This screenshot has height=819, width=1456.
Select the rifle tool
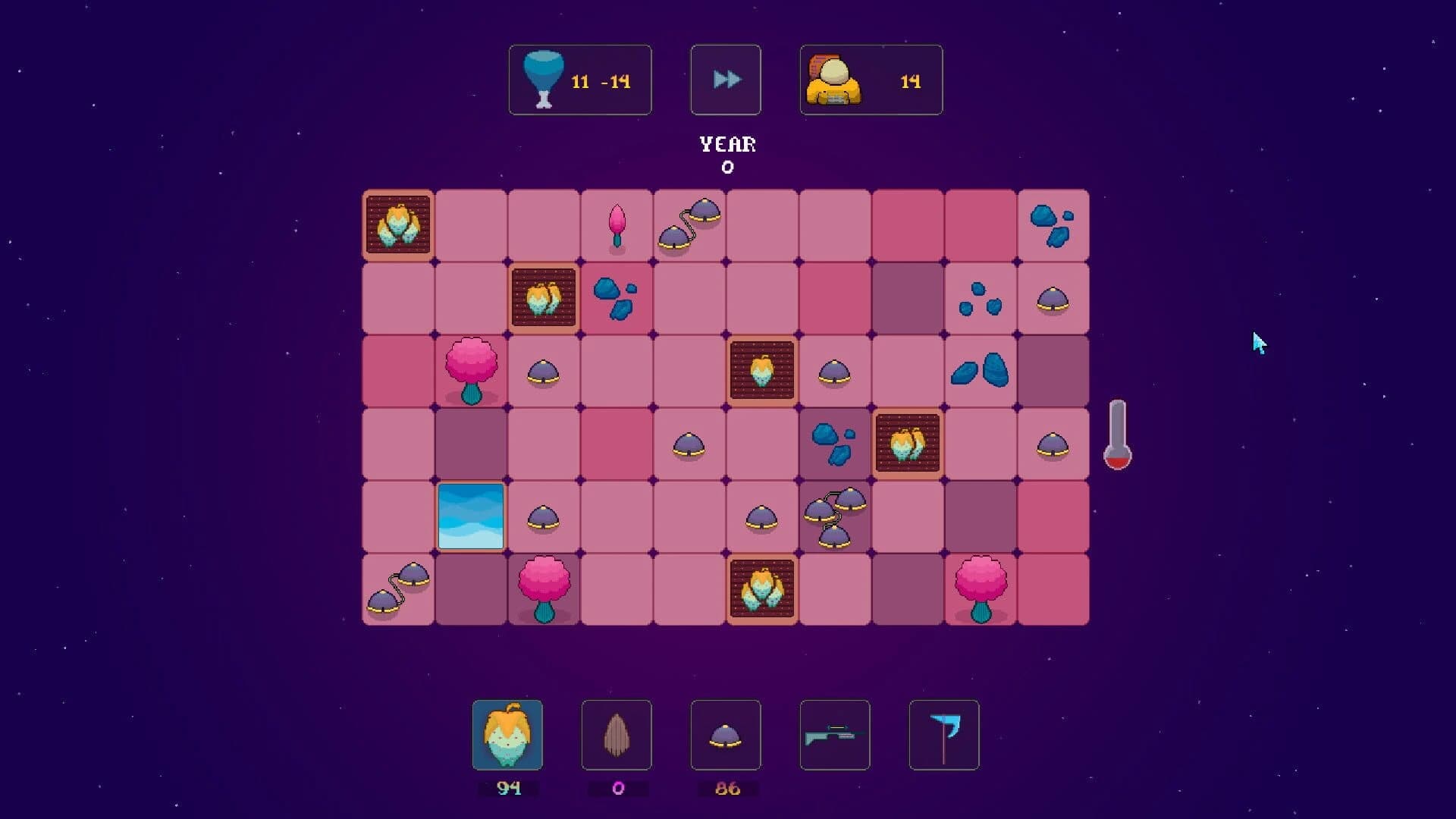tap(834, 735)
